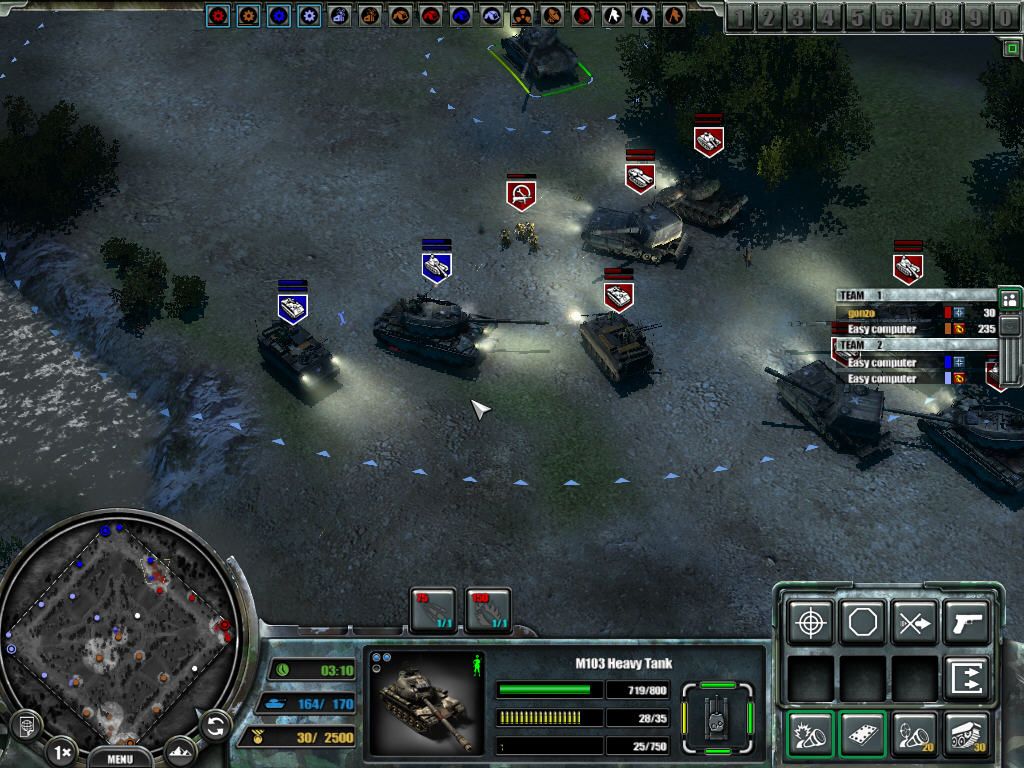Image resolution: width=1024 pixels, height=768 pixels.
Task: Click the red gear icon in top bar
Action: (x=218, y=15)
